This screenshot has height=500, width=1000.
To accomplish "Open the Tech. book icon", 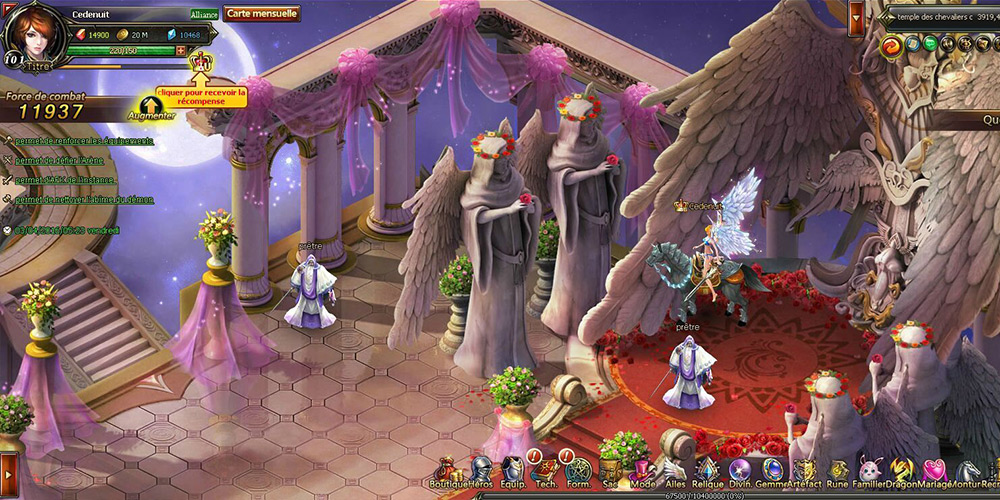I will point(545,471).
